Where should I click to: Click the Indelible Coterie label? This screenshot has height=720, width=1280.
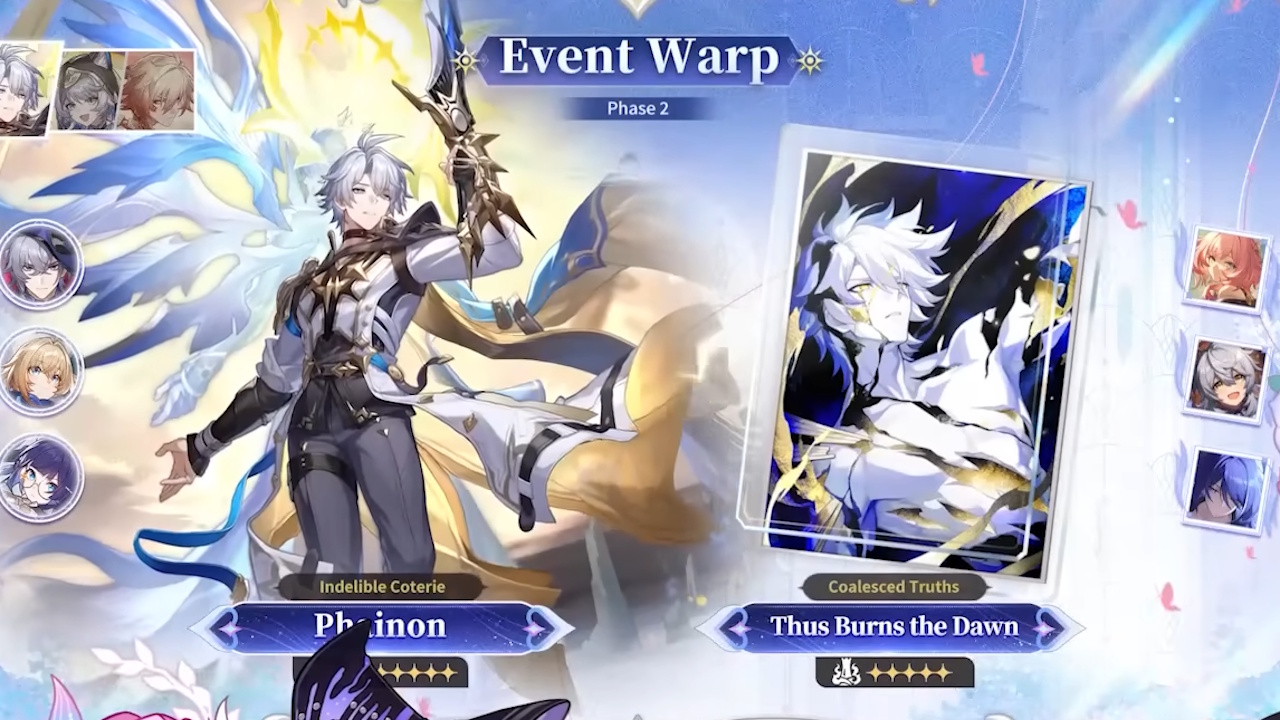click(383, 587)
